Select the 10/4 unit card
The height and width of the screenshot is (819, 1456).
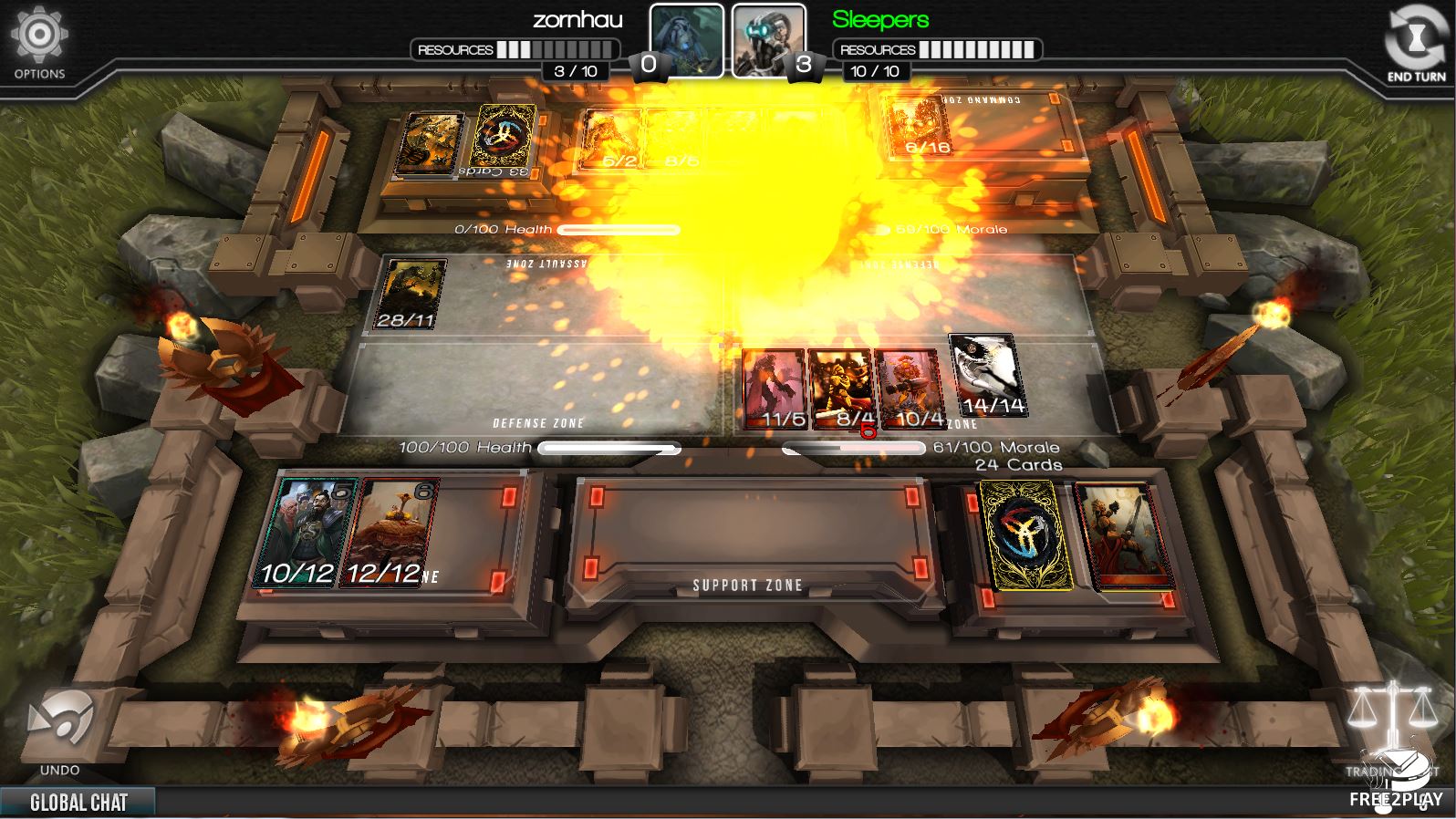click(908, 389)
